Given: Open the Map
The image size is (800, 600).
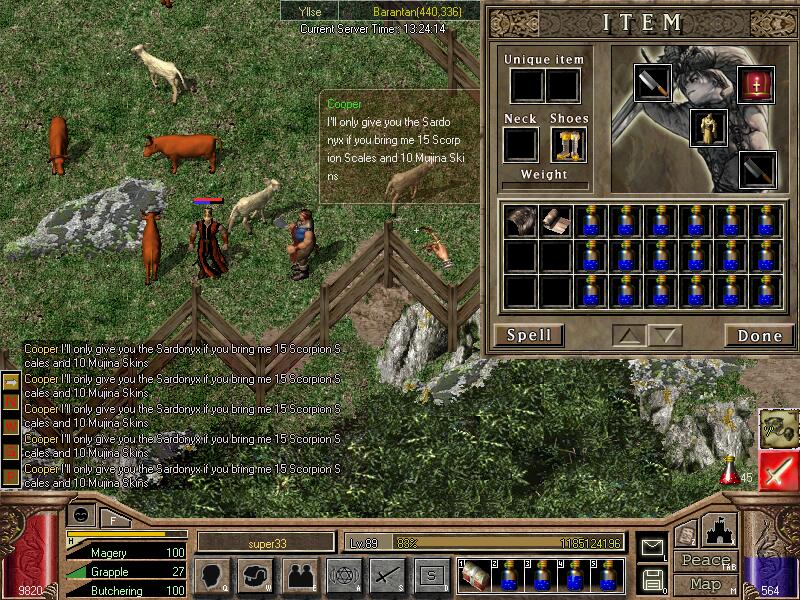Looking at the screenshot, I should [705, 583].
